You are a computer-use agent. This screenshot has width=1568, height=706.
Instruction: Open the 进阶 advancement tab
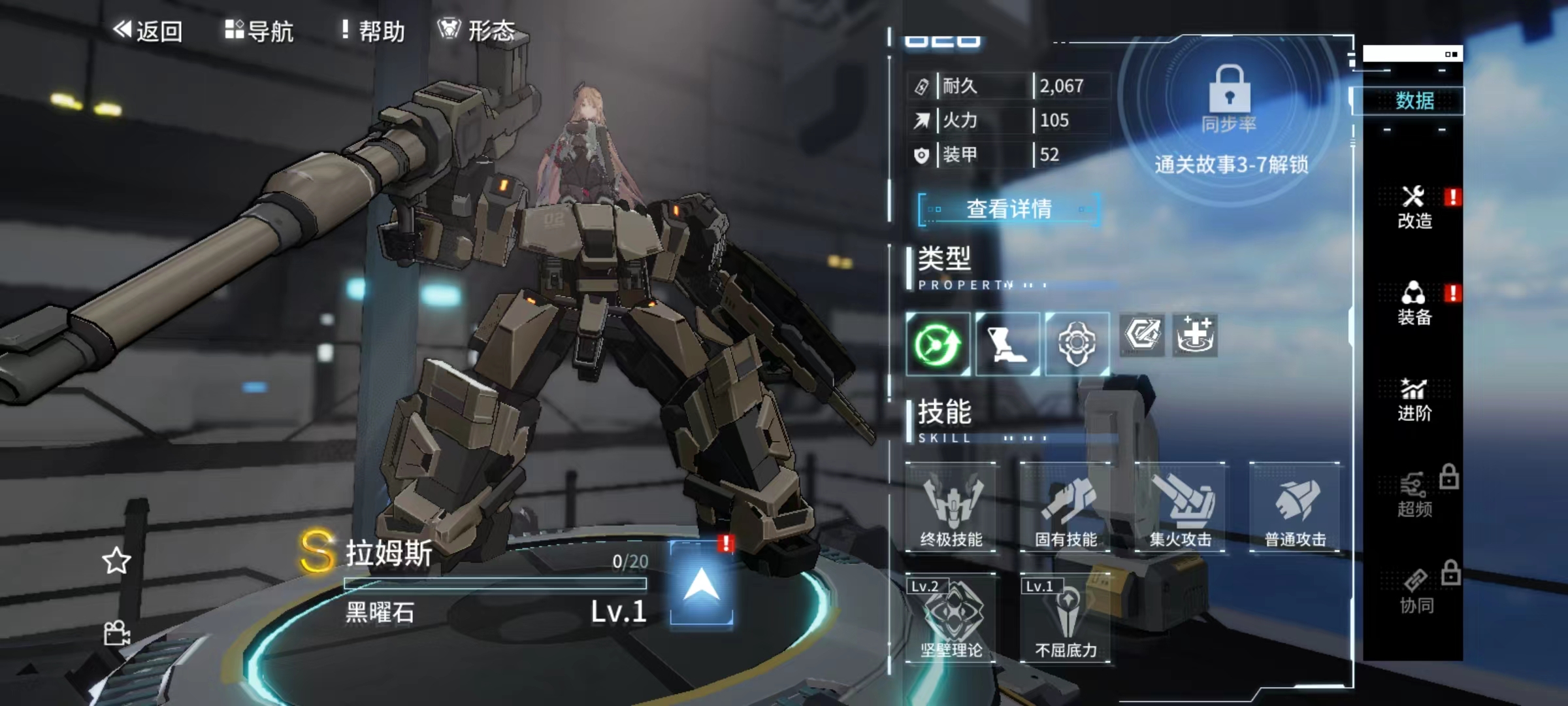click(x=1414, y=400)
